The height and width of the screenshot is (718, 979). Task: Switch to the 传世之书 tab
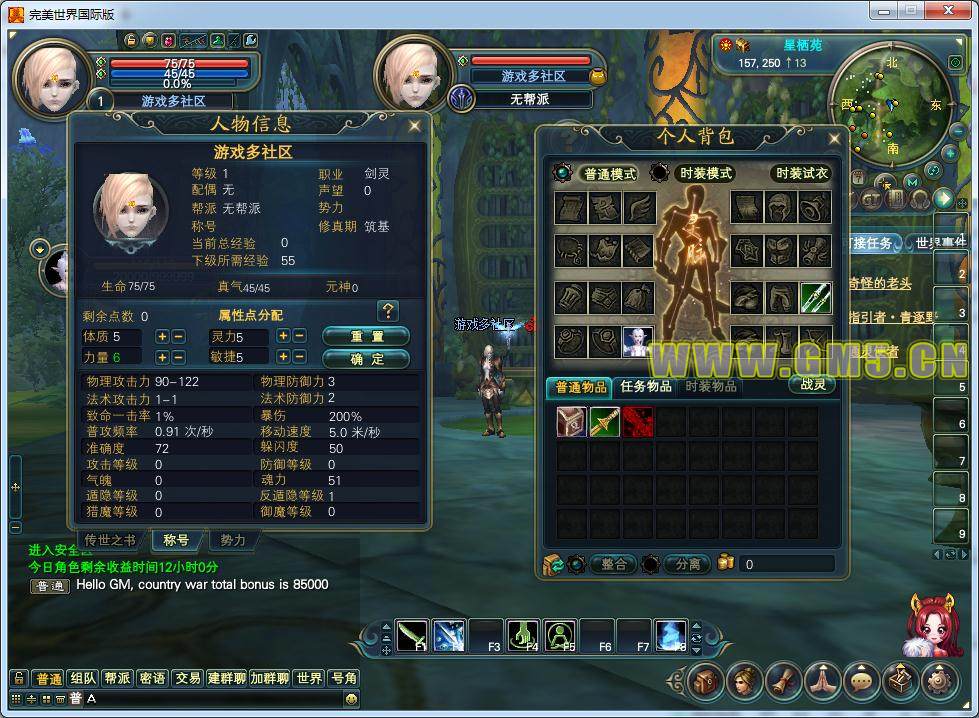110,540
